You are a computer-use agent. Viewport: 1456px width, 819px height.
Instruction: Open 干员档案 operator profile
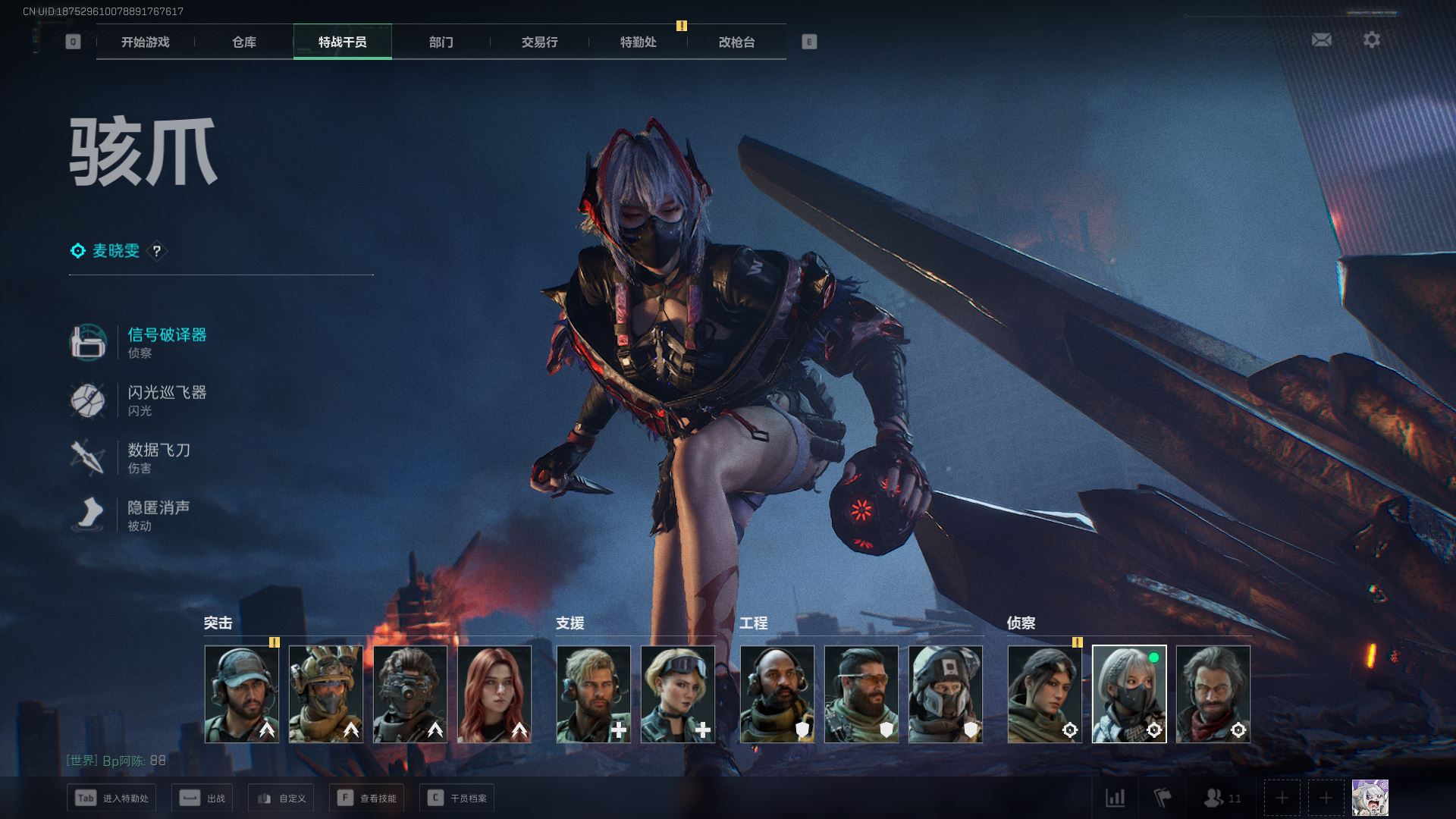[457, 798]
